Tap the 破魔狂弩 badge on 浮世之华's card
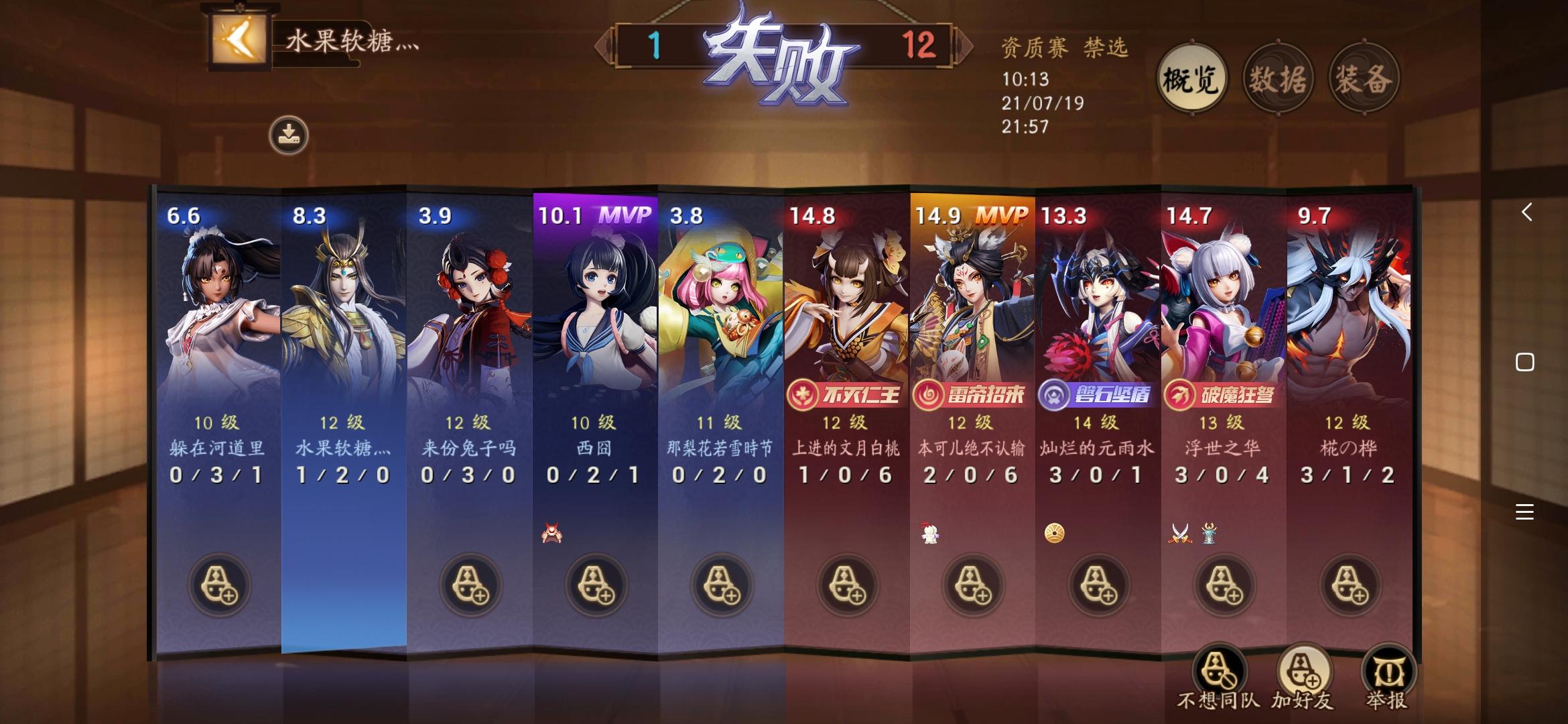 (x=1221, y=395)
